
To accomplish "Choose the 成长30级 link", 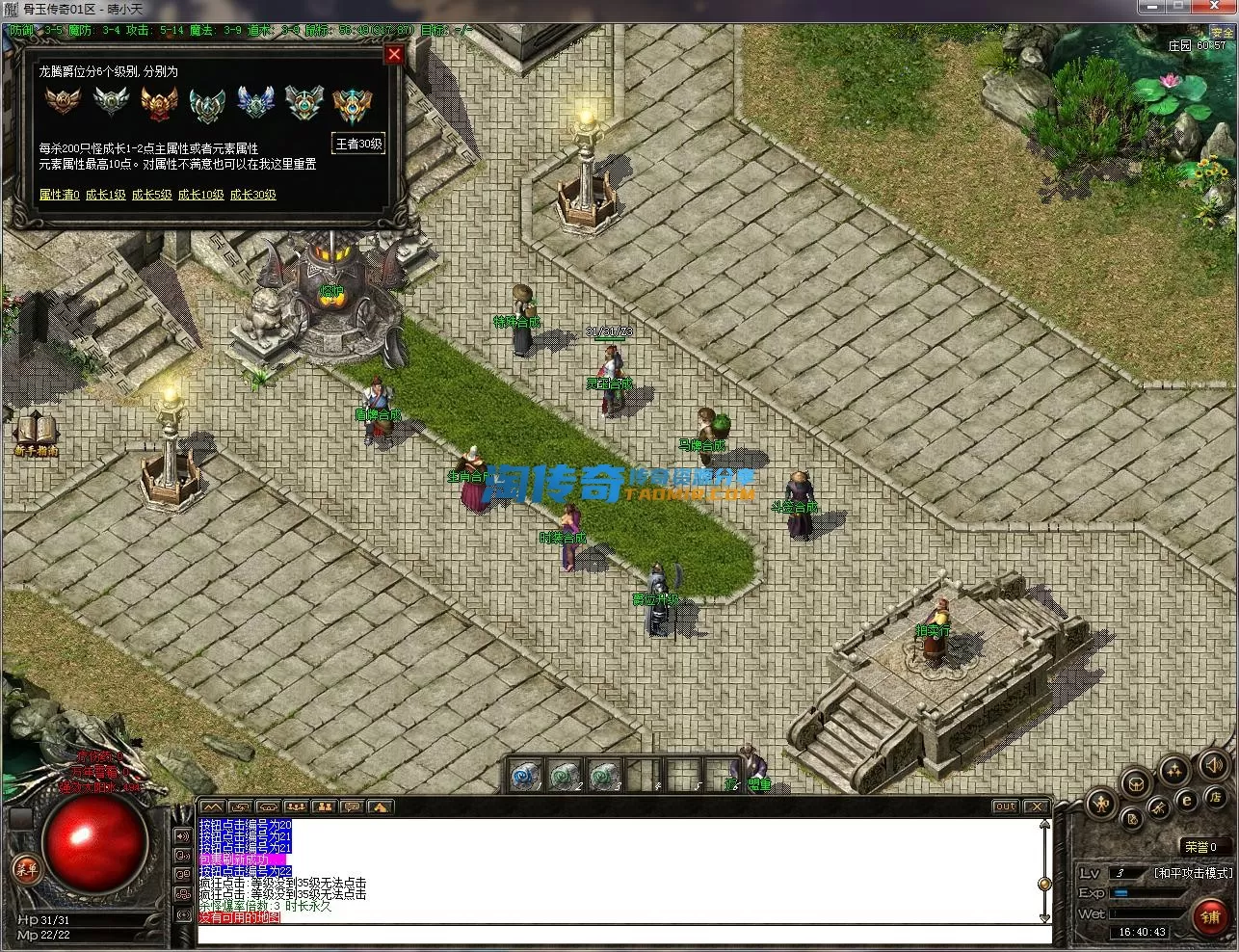I will pyautogui.click(x=253, y=195).
